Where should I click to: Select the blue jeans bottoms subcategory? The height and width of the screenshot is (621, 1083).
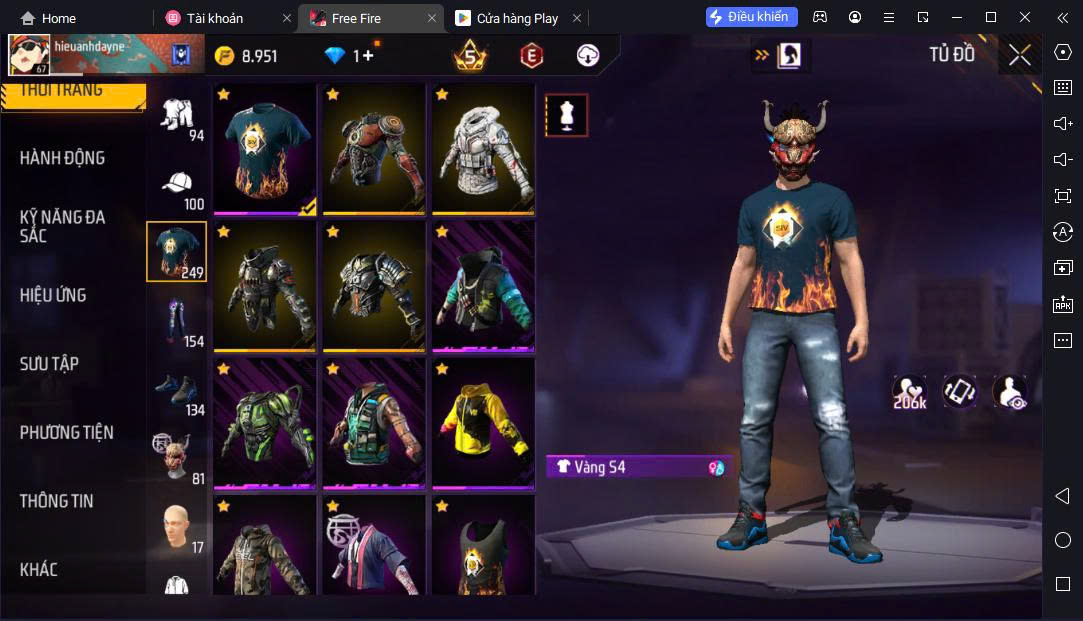point(178,322)
